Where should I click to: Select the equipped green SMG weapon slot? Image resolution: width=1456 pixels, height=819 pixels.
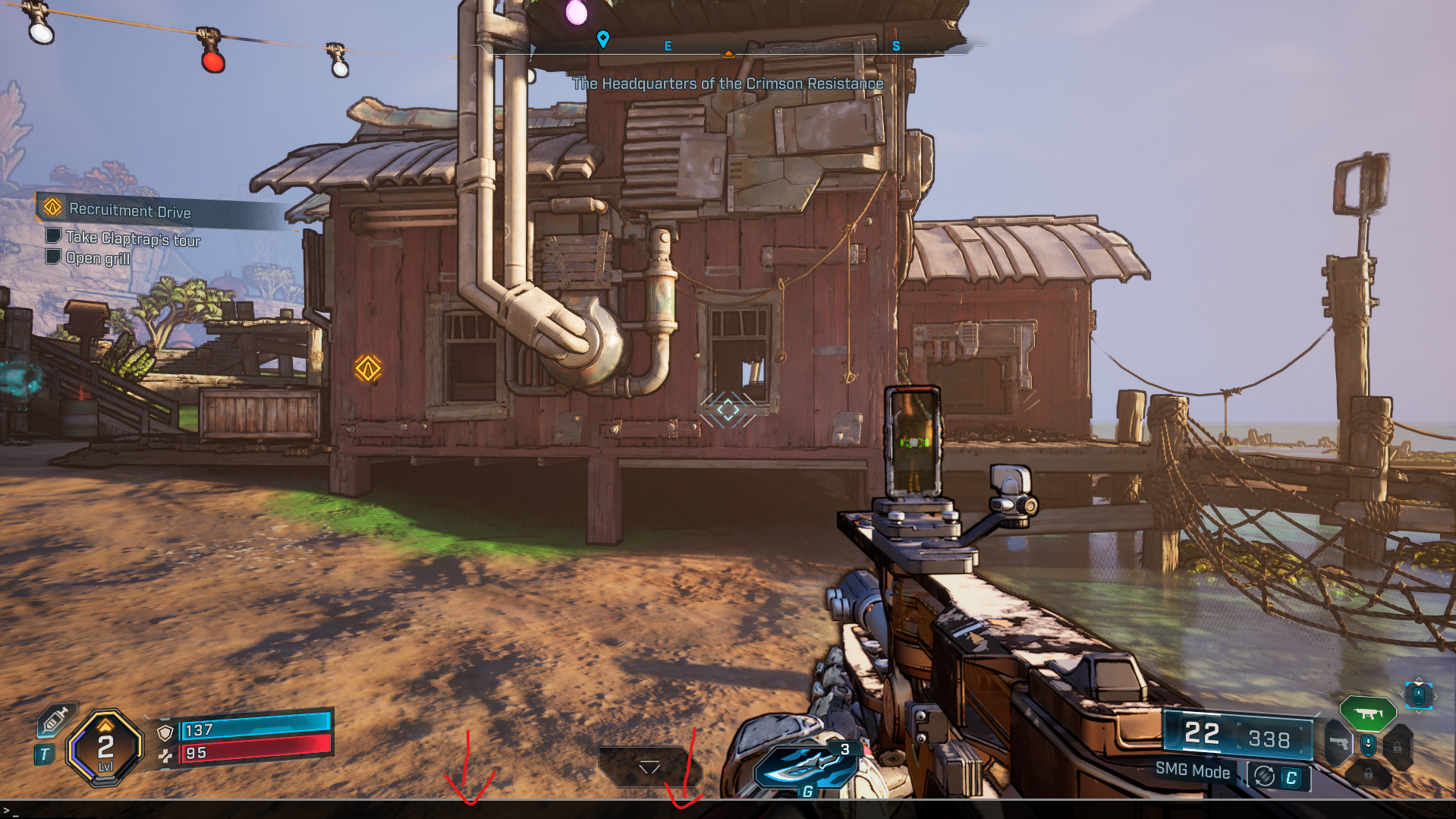point(1367,713)
